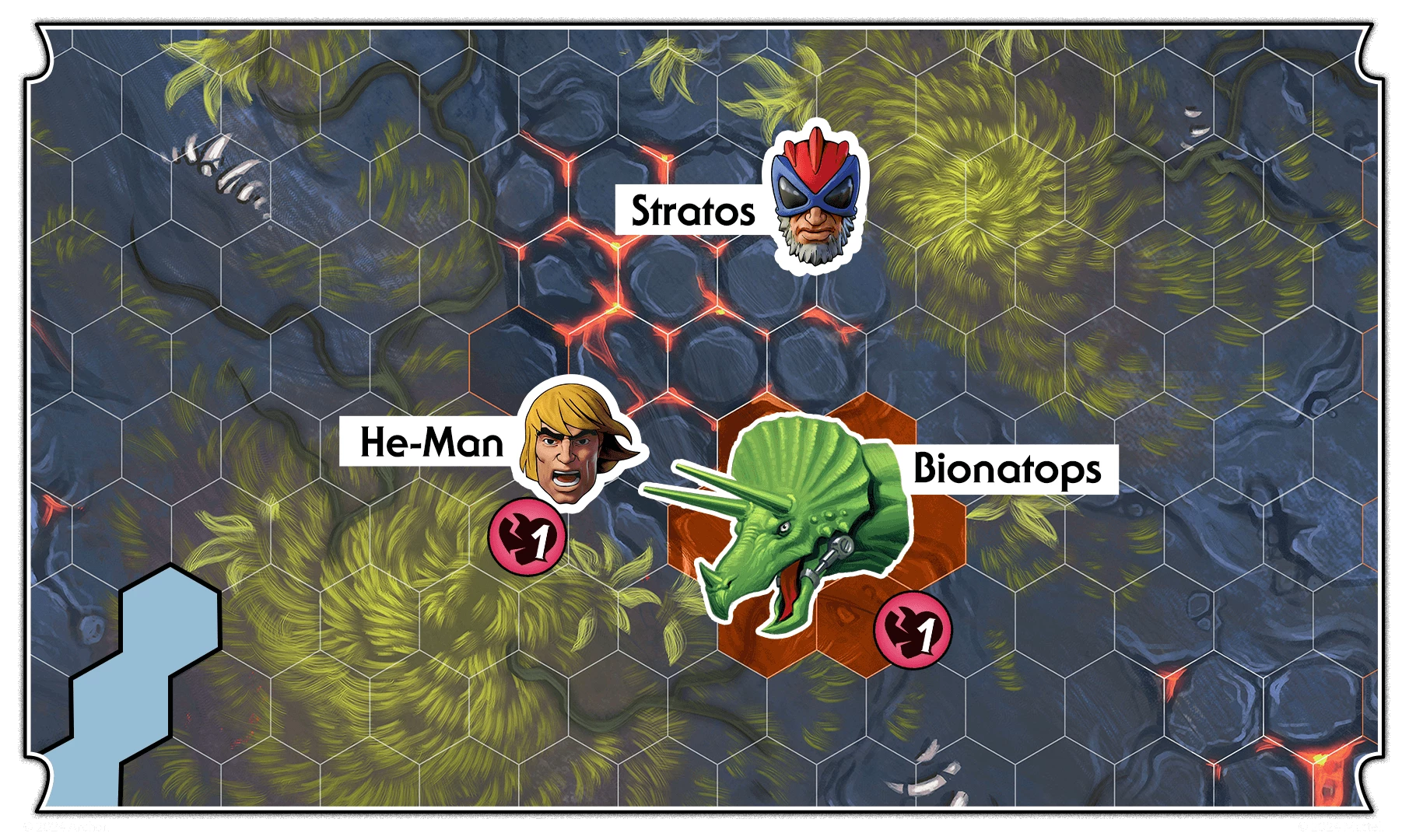The height and width of the screenshot is (840, 1409).
Task: Click the He-Man name label
Action: (x=430, y=443)
